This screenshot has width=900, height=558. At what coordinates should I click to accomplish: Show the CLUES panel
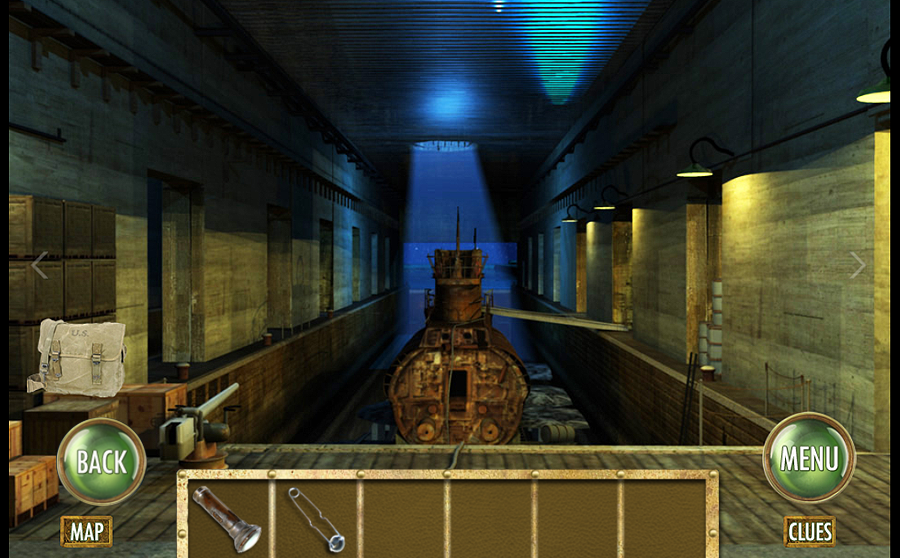[809, 530]
